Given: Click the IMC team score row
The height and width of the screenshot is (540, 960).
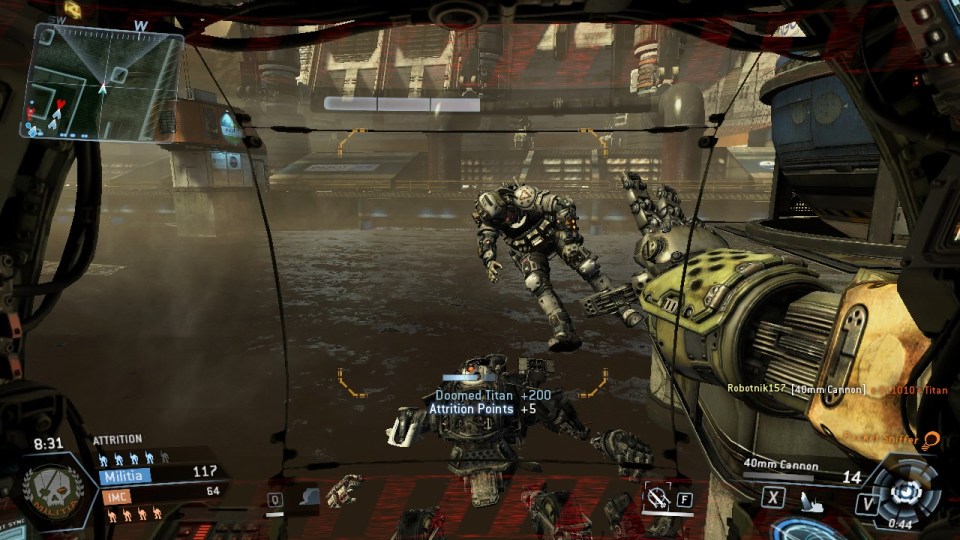Looking at the screenshot, I should (160, 492).
